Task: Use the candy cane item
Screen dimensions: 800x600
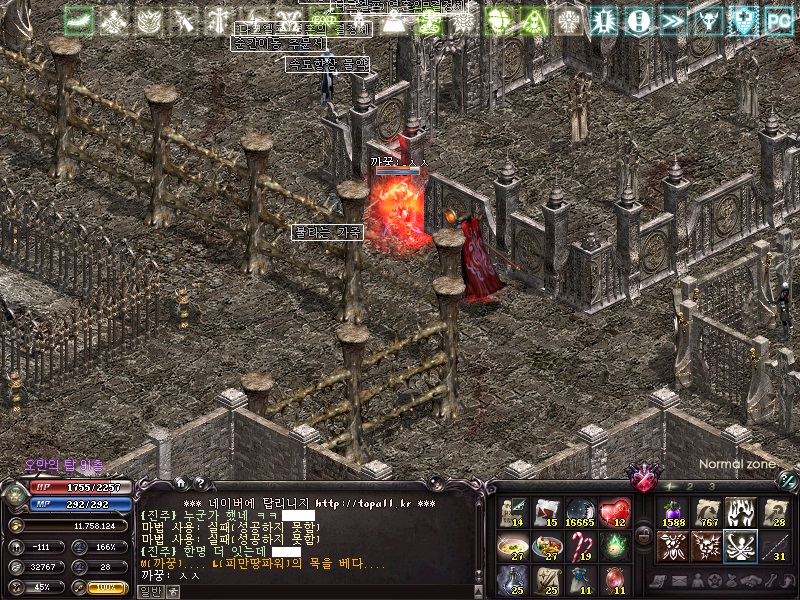Action: click(580, 546)
